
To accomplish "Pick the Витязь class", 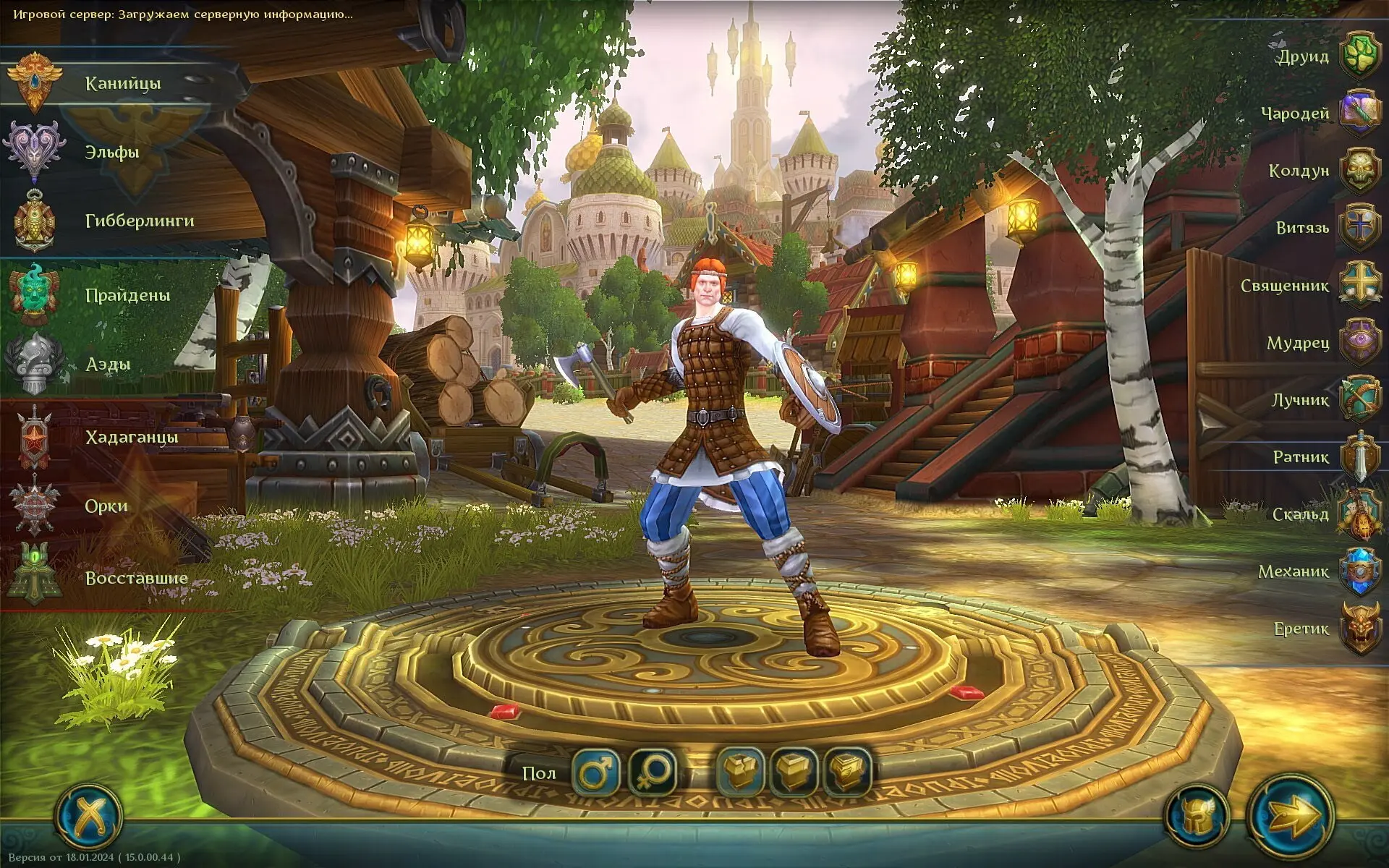I will pyautogui.click(x=1359, y=227).
